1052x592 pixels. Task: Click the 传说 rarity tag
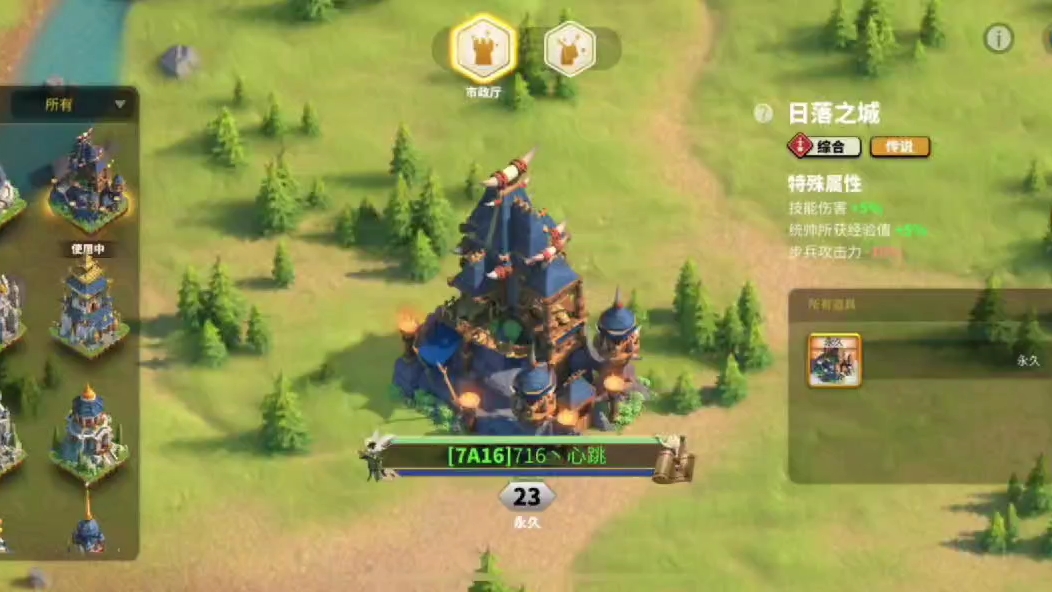pos(900,147)
